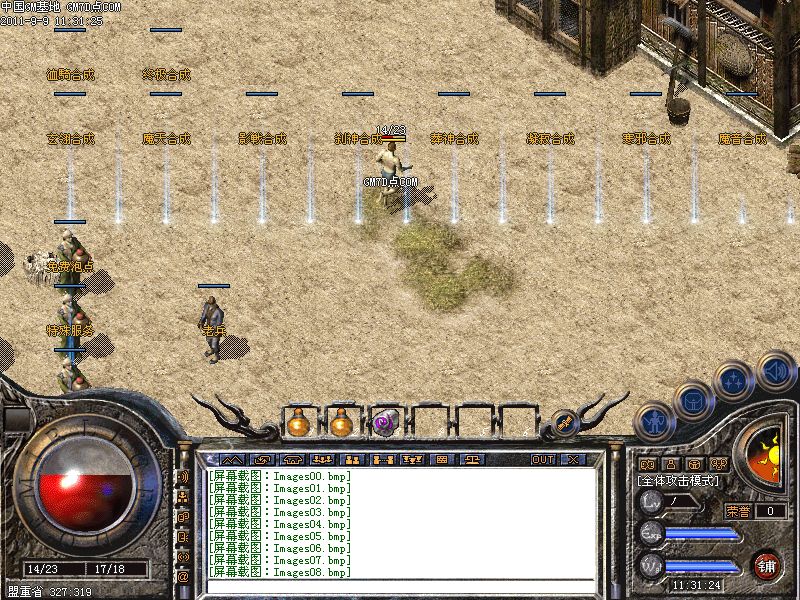Close the game with the X button

[x=572, y=459]
